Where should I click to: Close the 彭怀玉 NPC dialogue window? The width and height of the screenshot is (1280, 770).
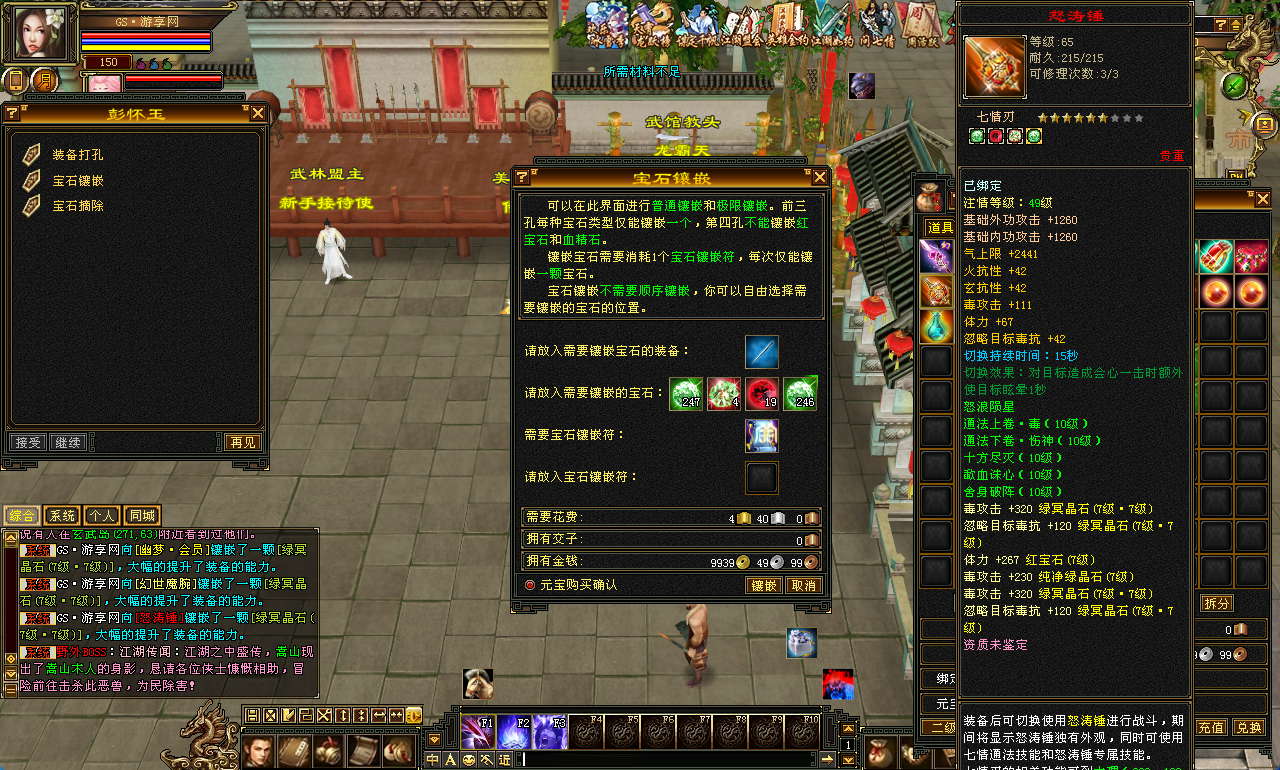coord(258,114)
